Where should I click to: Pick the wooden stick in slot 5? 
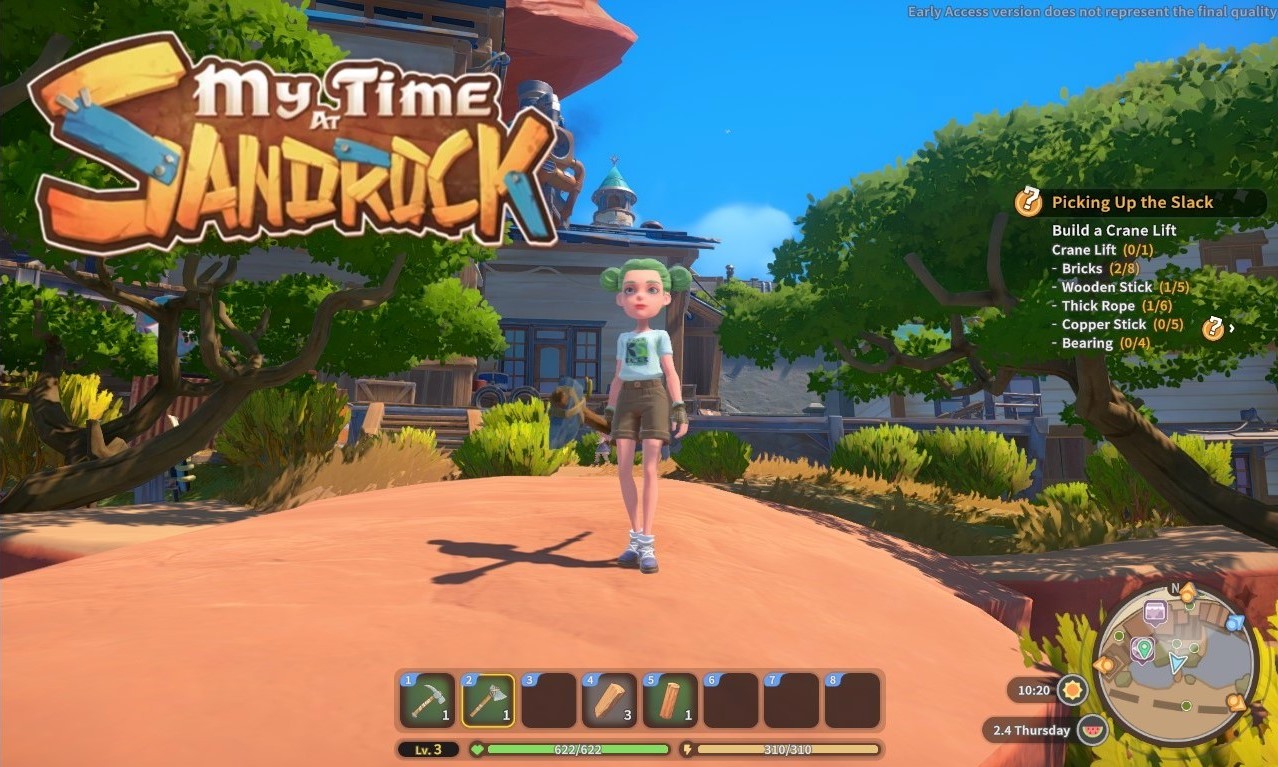[x=670, y=700]
